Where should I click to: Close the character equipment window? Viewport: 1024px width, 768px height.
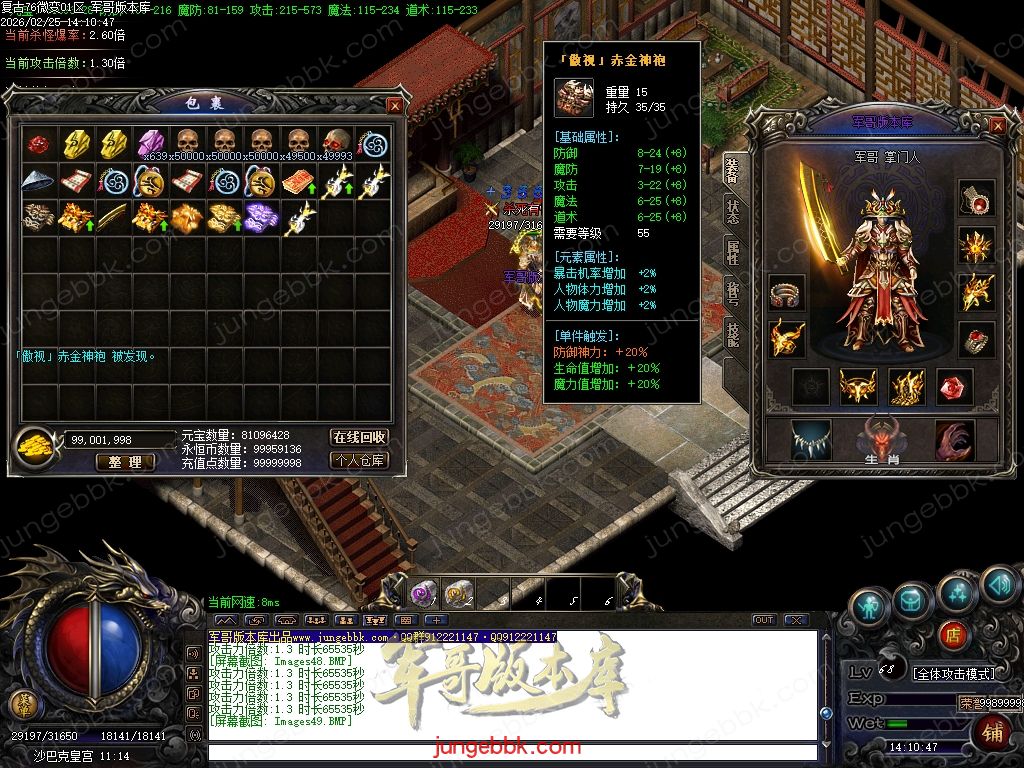coord(997,125)
